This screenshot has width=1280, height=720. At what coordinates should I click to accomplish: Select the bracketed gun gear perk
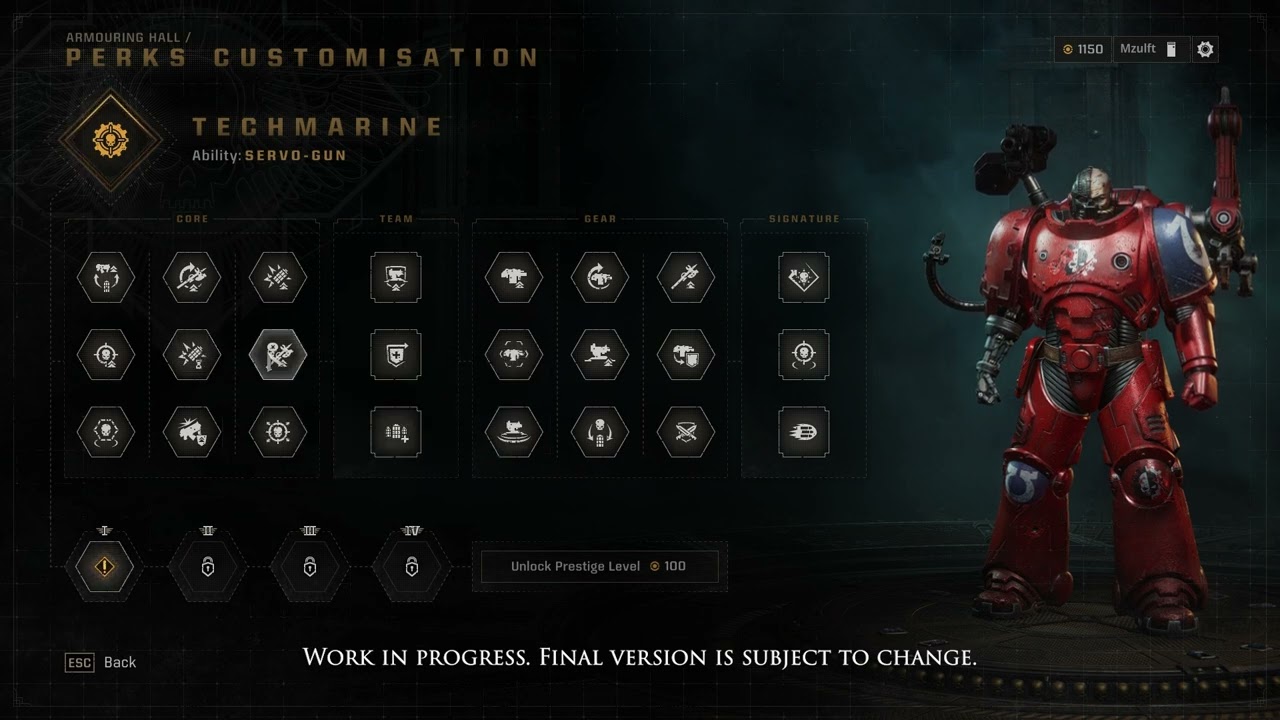click(x=514, y=354)
